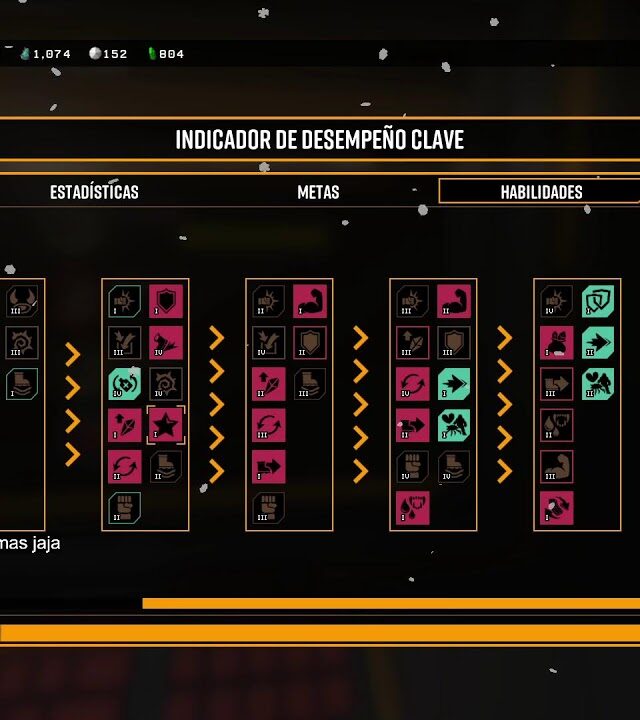The image size is (640, 720).
Task: Select the red sack skill icon
Action: [556, 343]
